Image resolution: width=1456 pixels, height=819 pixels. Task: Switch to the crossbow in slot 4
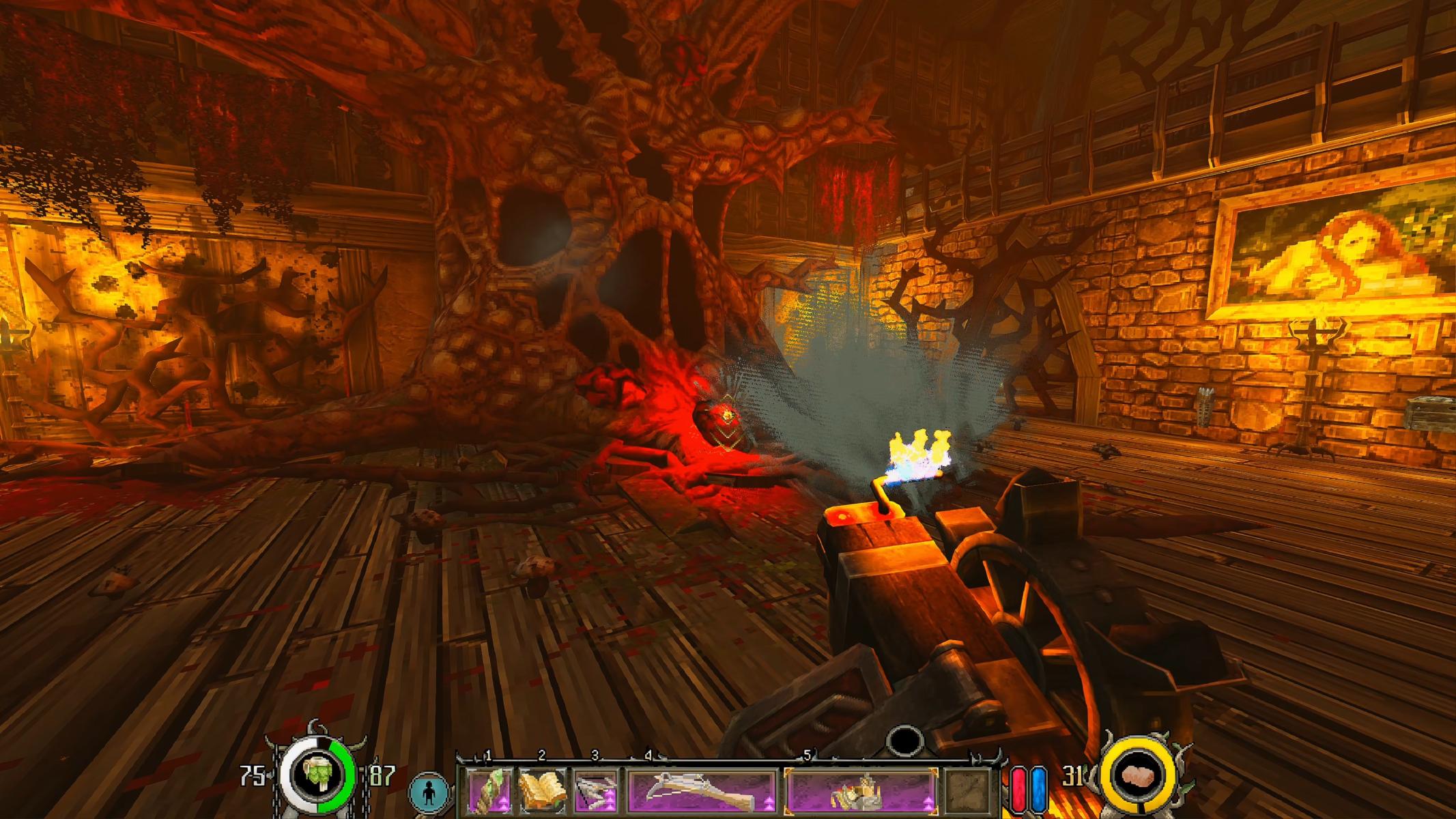click(x=702, y=791)
